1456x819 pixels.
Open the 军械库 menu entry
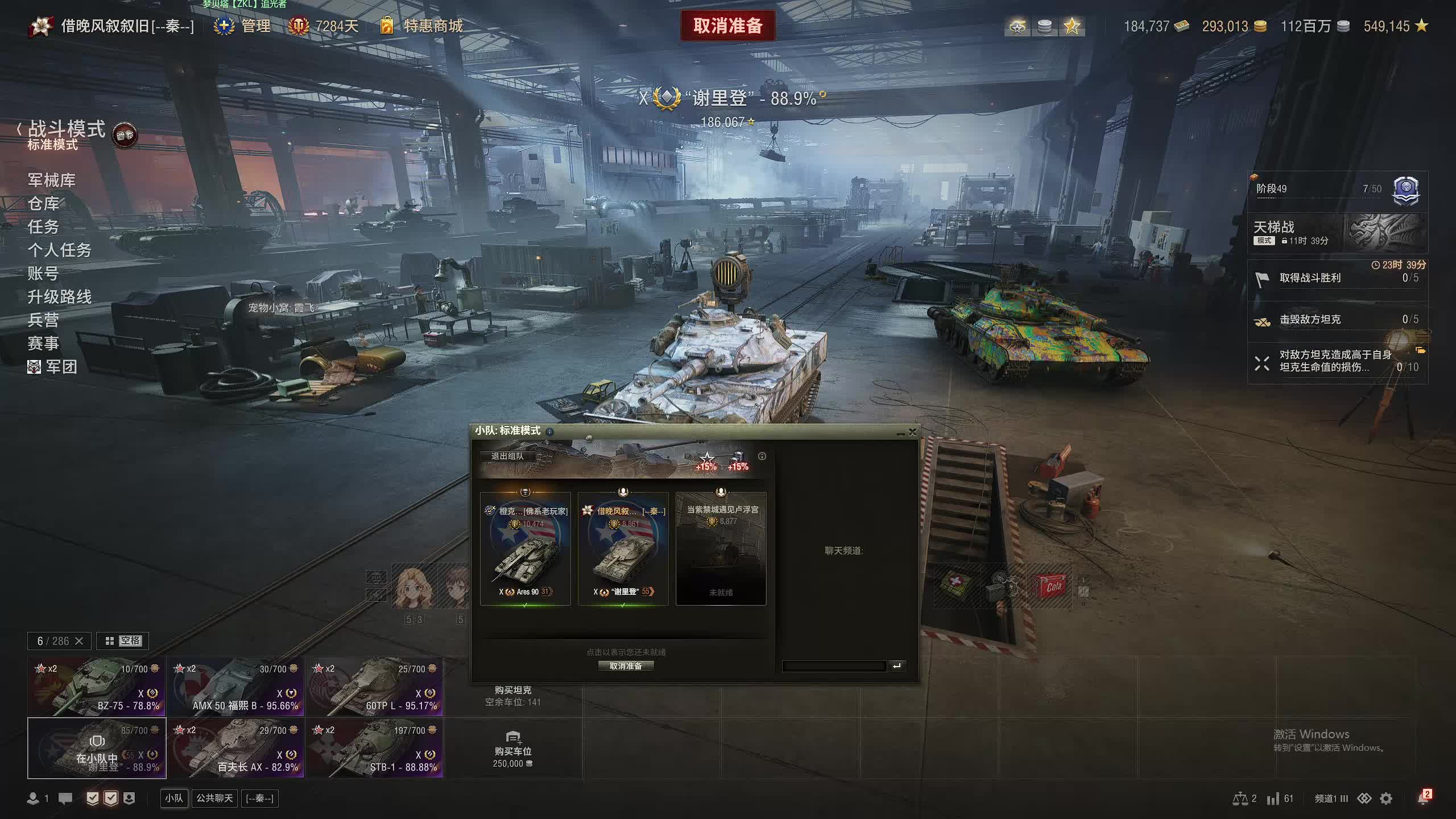[x=51, y=180]
